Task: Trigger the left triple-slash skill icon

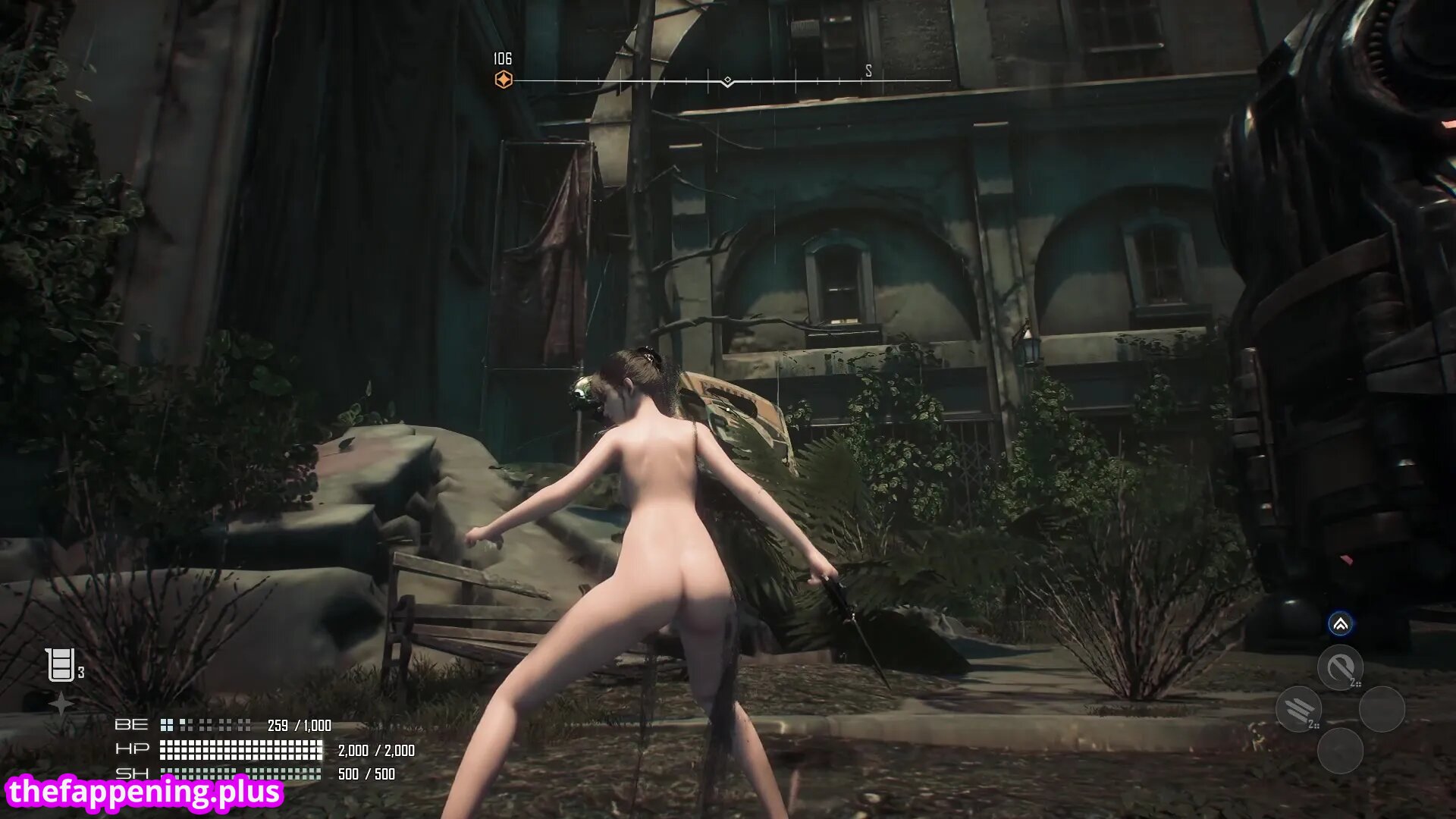Action: (1298, 709)
